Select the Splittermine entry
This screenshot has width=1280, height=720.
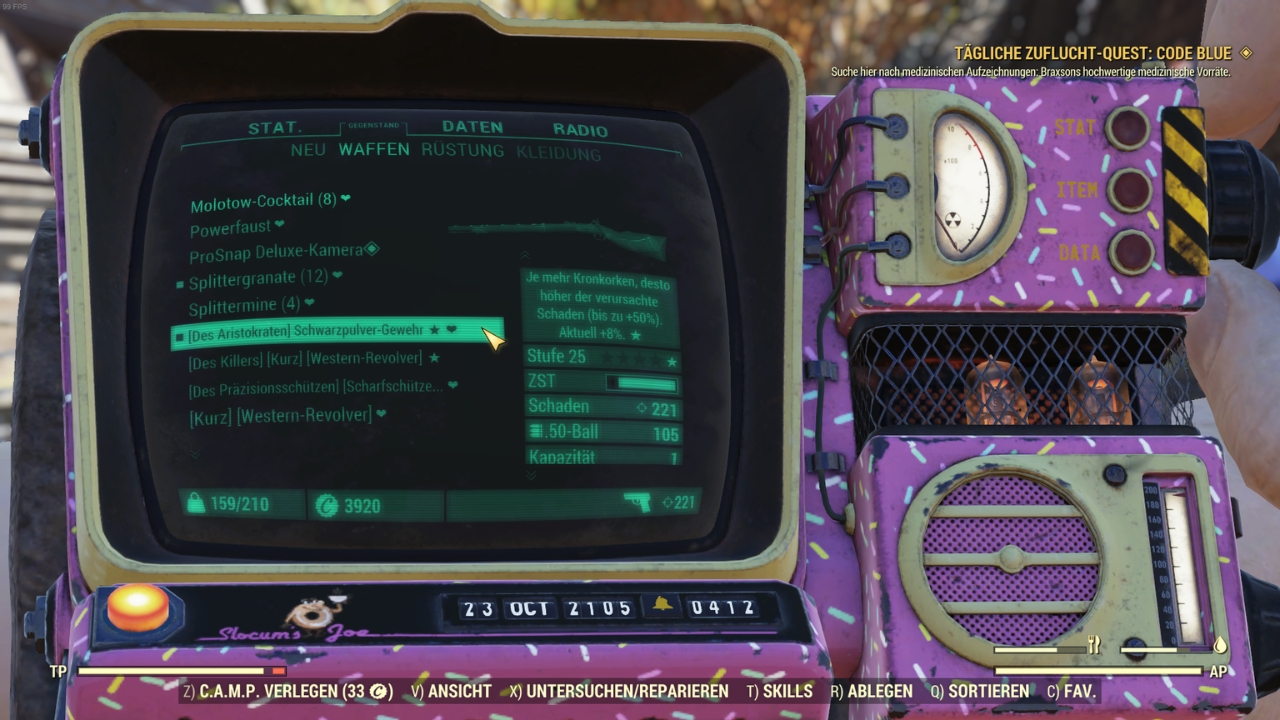coord(244,306)
